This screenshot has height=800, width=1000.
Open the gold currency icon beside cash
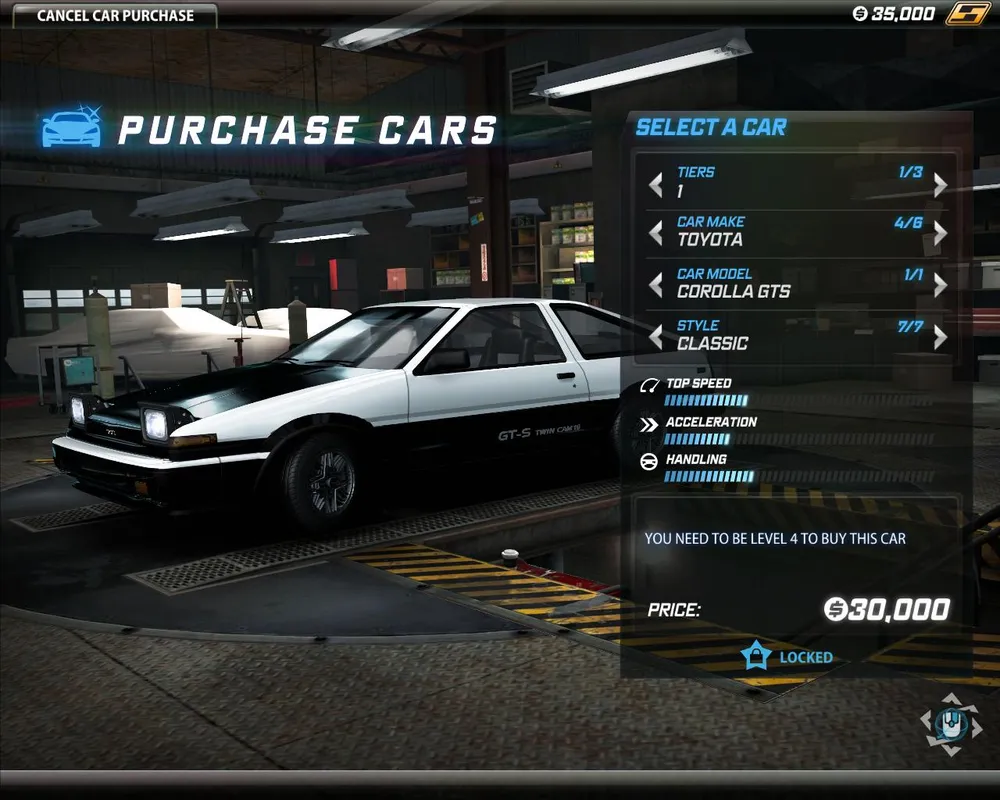tap(968, 14)
